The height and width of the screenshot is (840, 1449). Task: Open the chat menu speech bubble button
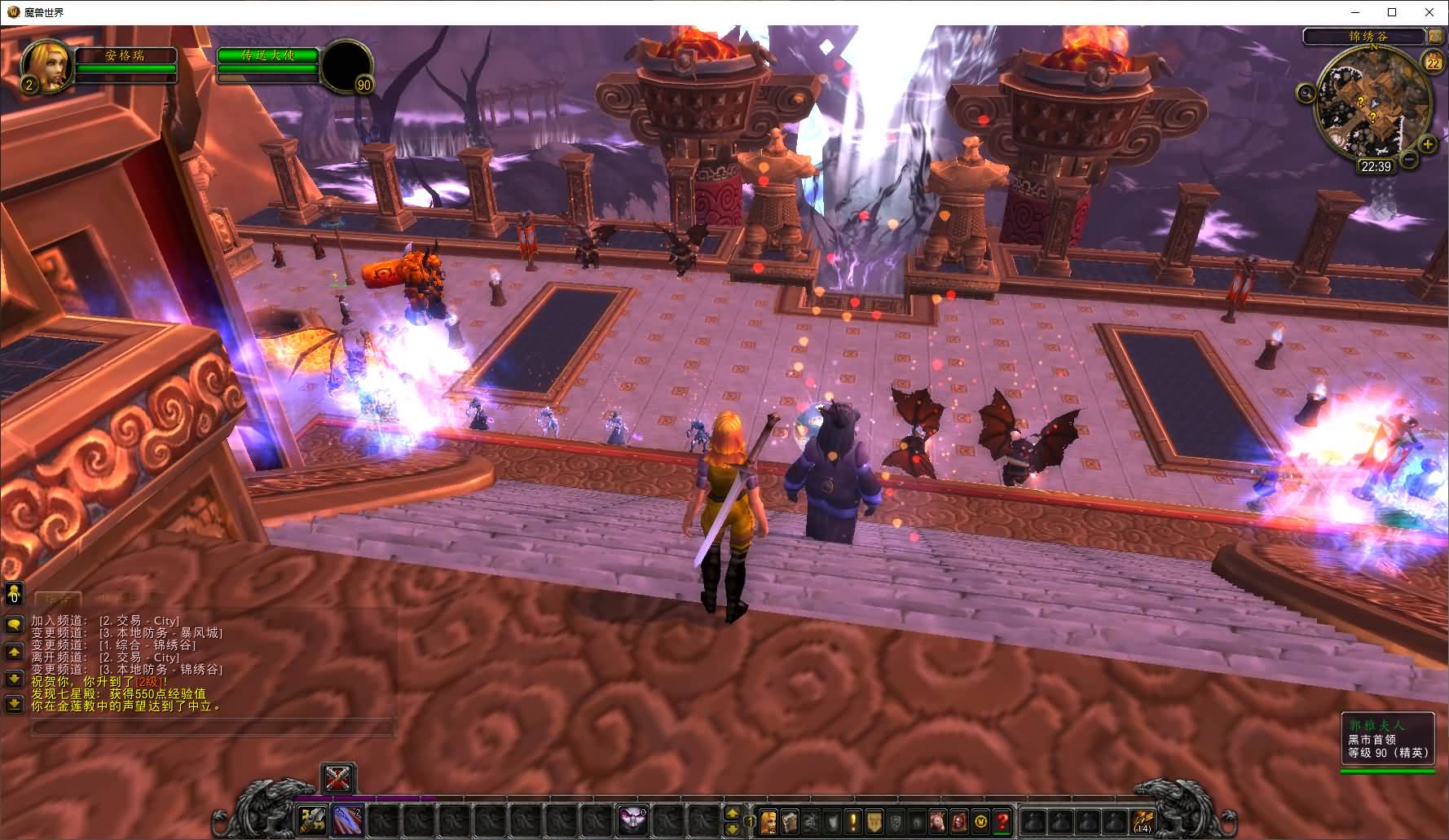tap(14, 625)
